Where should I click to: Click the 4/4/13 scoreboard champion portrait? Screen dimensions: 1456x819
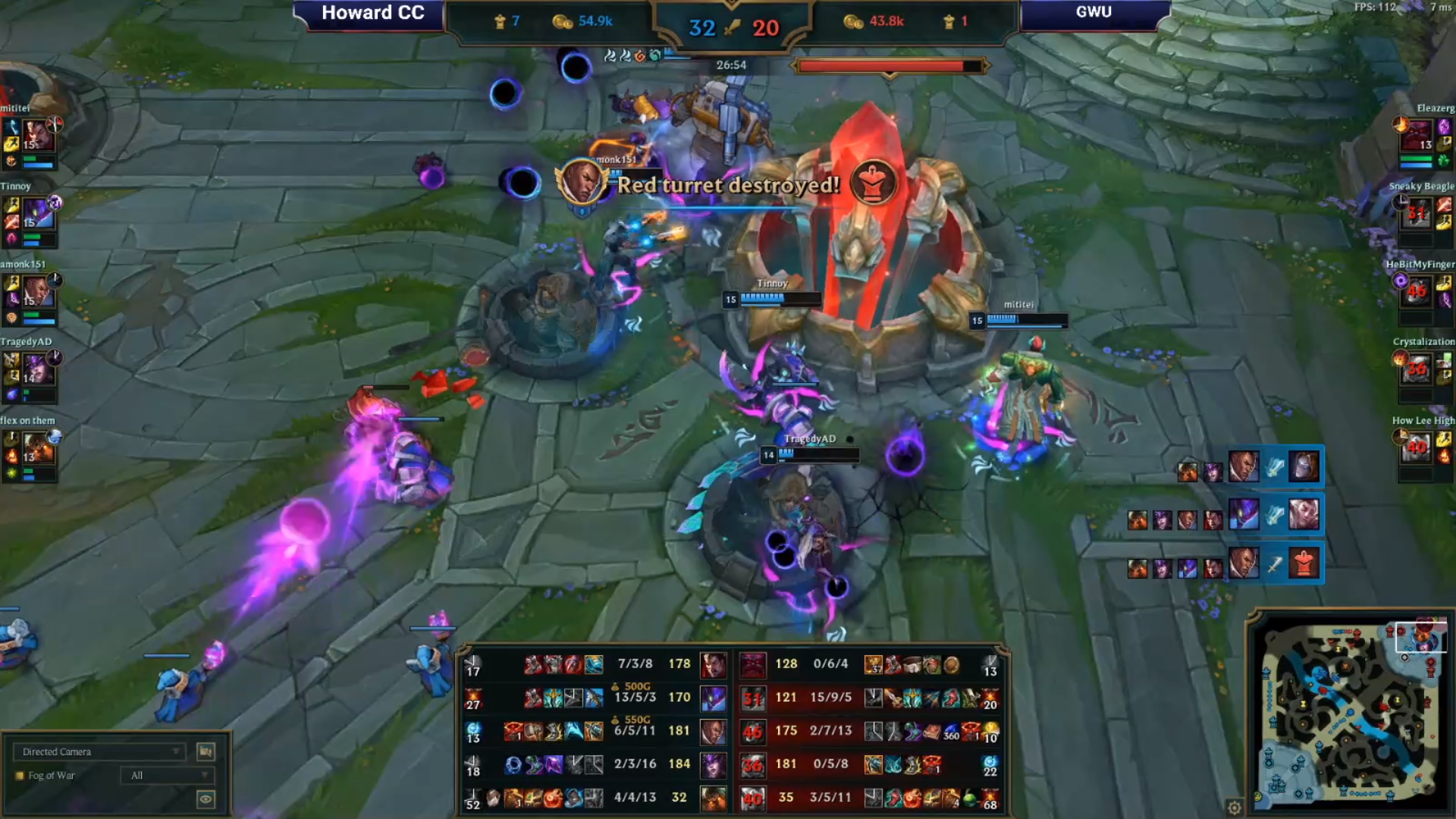pyautogui.click(x=712, y=799)
